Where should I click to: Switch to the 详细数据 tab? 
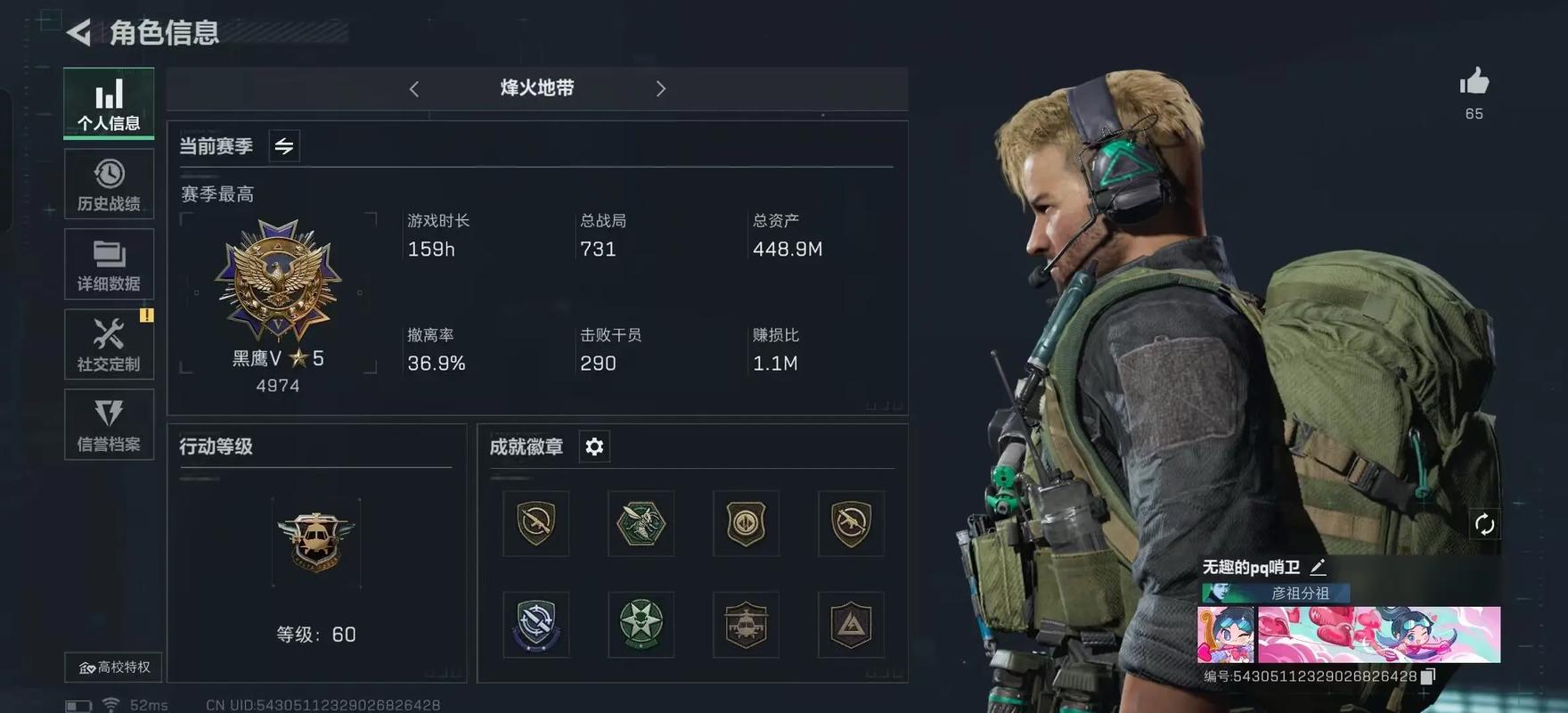coord(109,264)
